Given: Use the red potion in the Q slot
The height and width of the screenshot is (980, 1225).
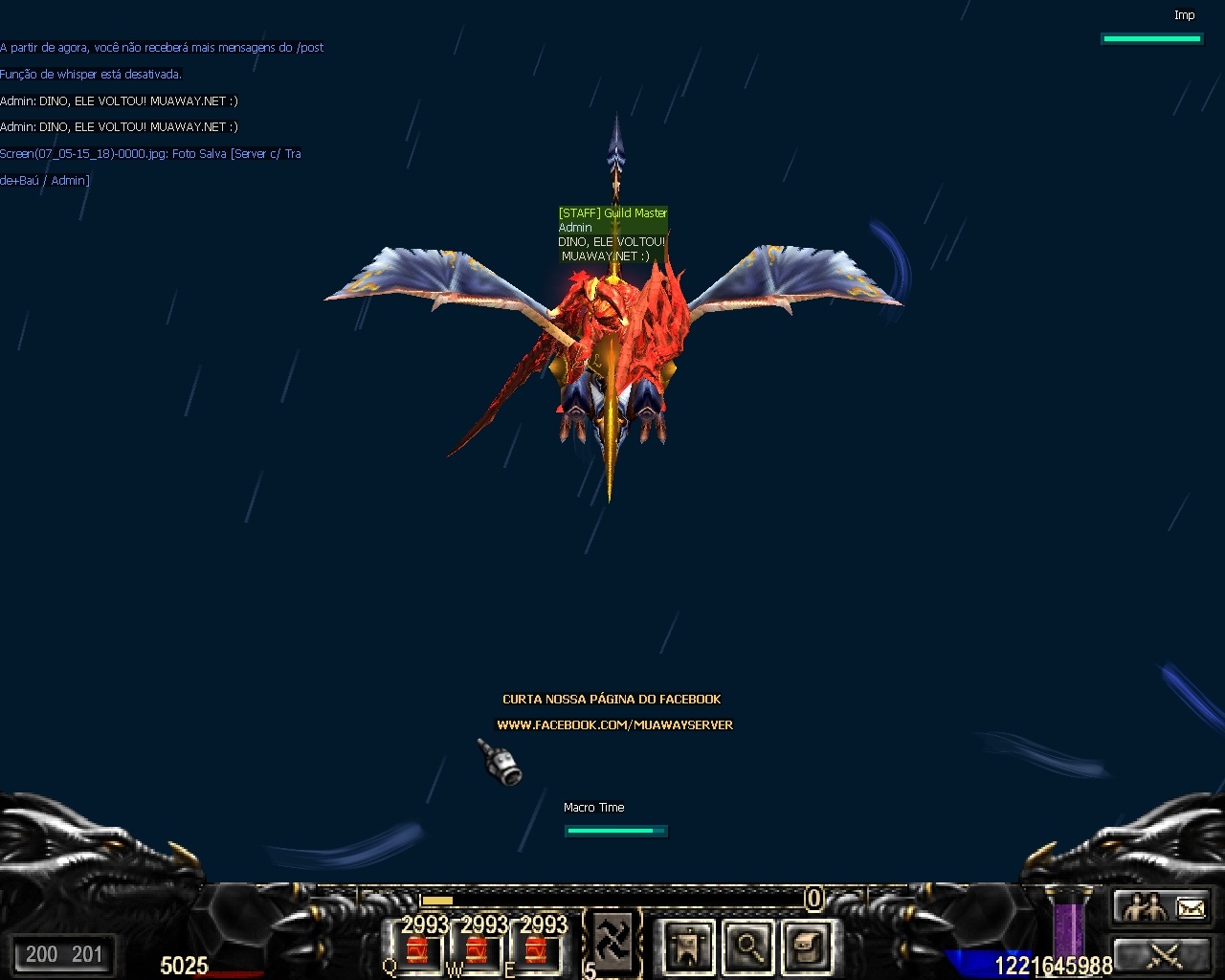Looking at the screenshot, I should (x=417, y=949).
